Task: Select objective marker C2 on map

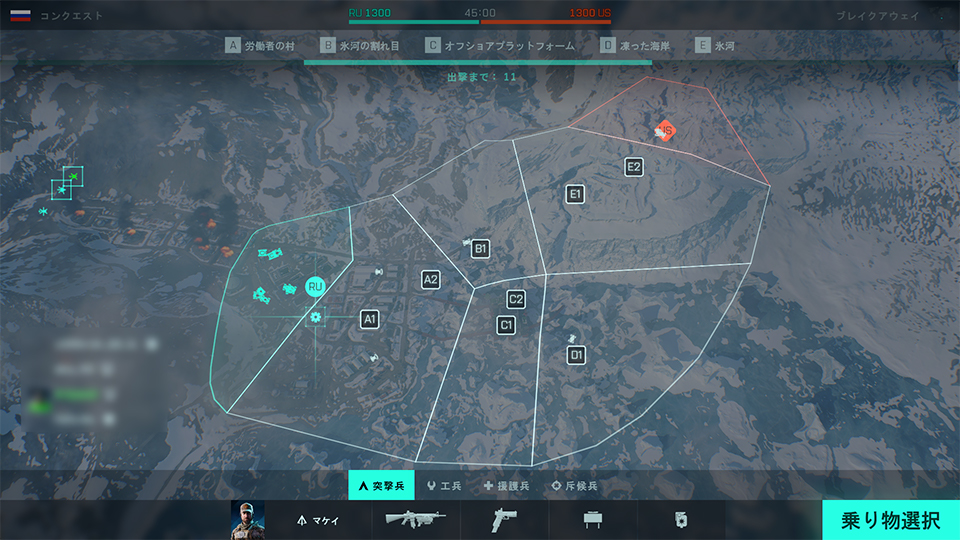Action: tap(516, 299)
